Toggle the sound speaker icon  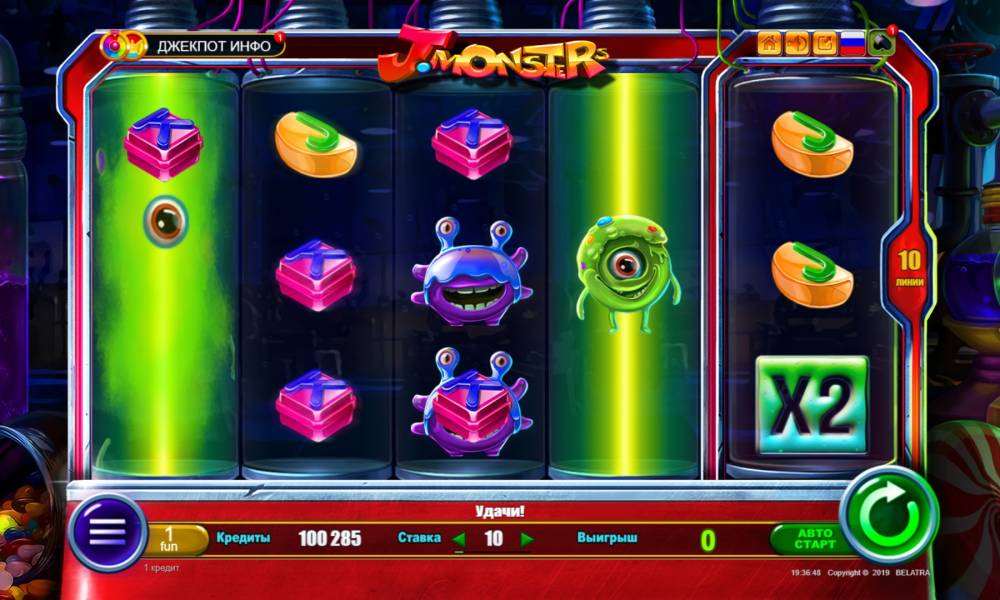[797, 43]
